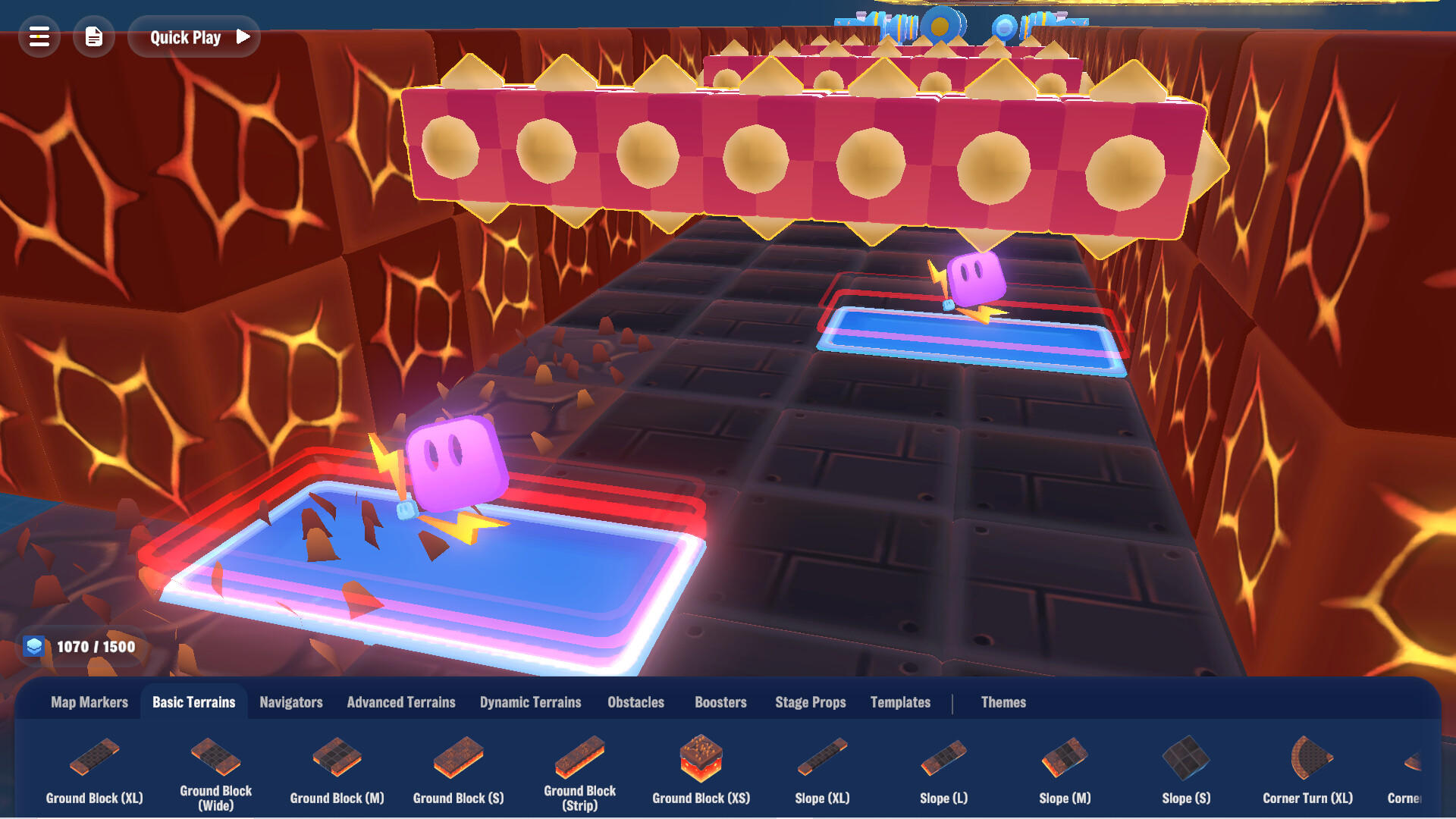The image size is (1456, 819).
Task: Click the Quick Play arrow icon
Action: 242,36
